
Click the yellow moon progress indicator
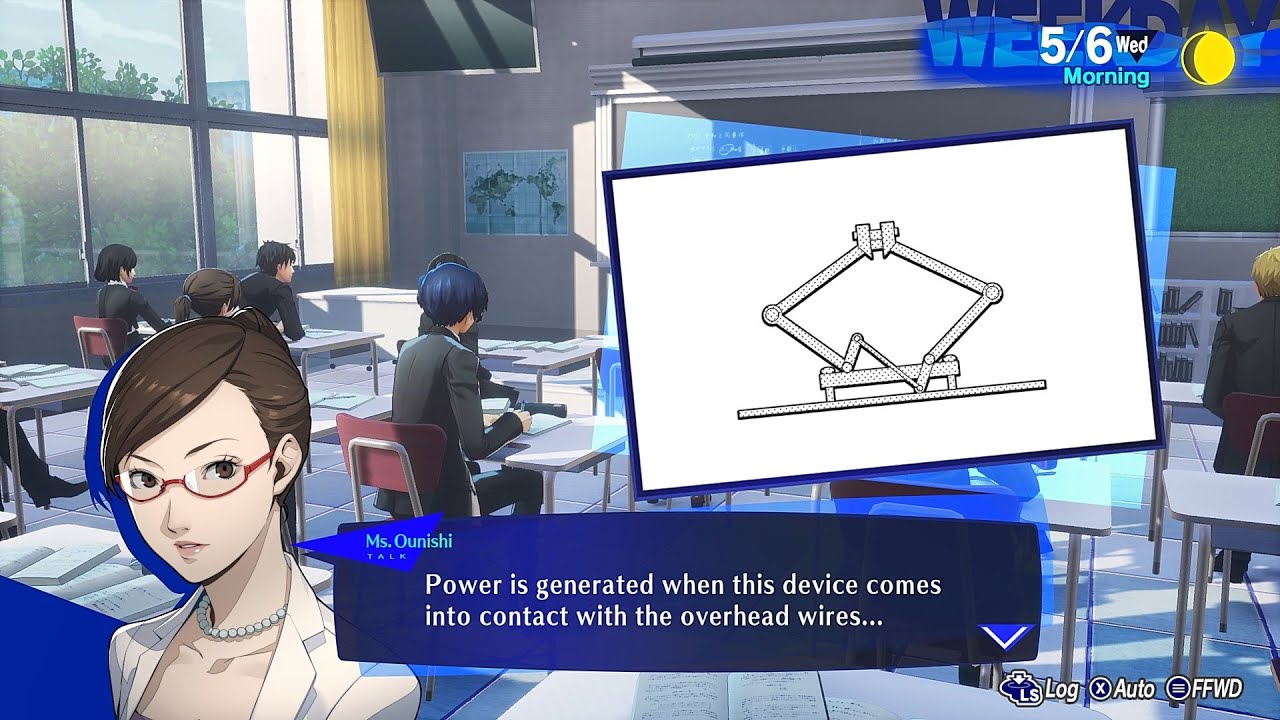click(x=1209, y=58)
